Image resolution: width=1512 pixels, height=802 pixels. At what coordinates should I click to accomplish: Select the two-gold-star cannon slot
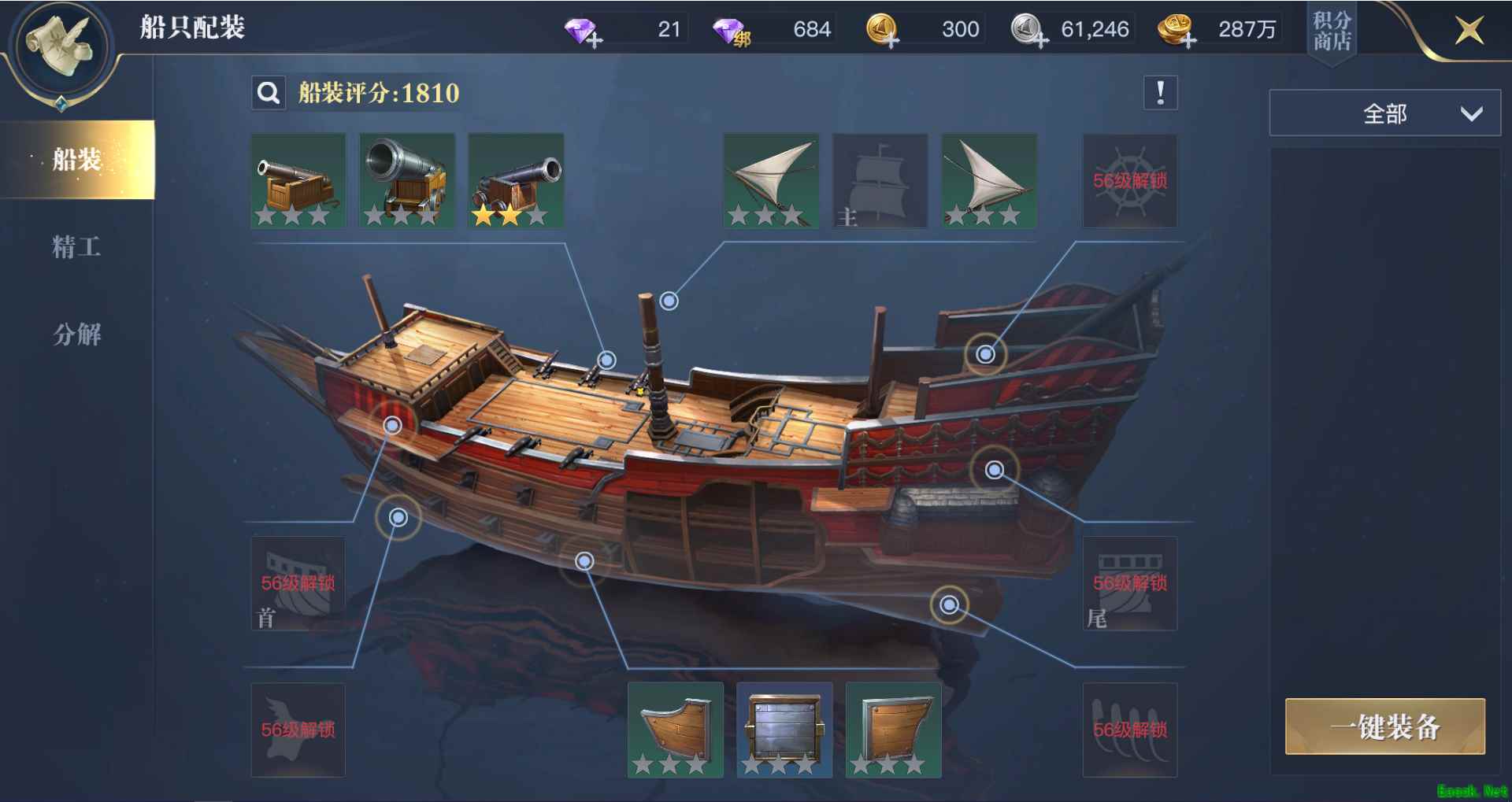point(516,181)
